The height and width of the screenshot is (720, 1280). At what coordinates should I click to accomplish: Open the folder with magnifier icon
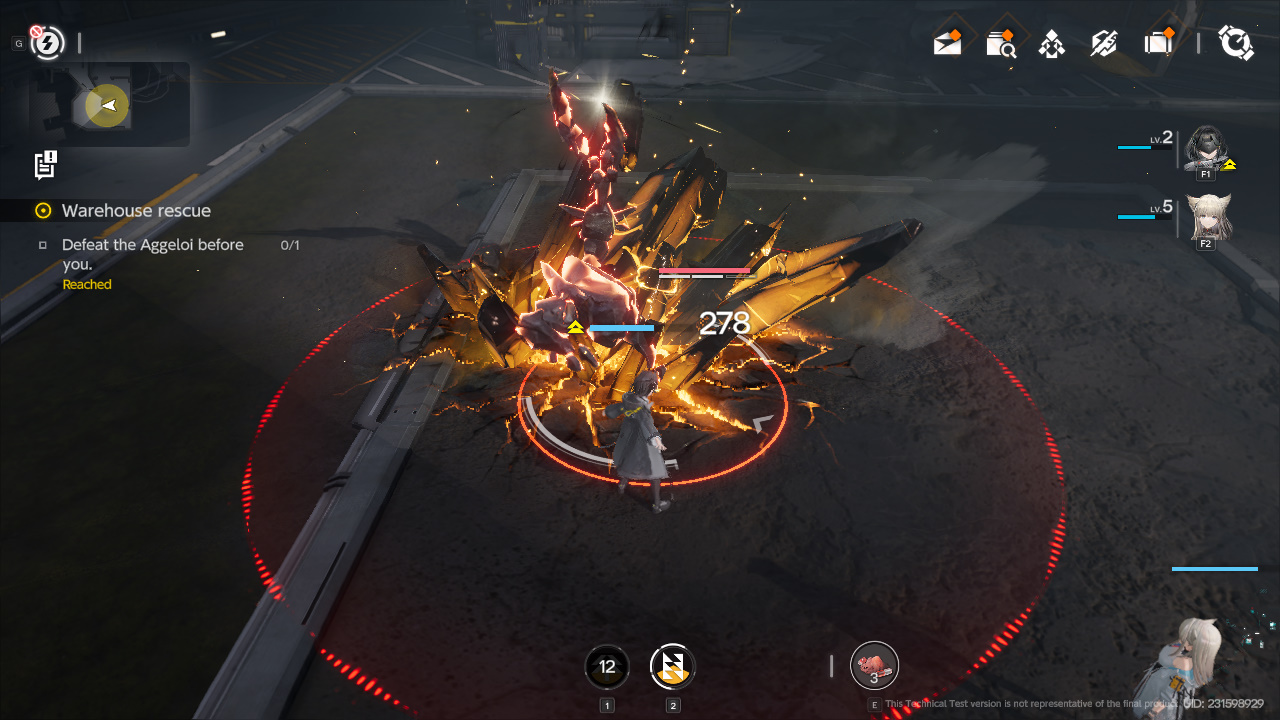pyautogui.click(x=1000, y=43)
